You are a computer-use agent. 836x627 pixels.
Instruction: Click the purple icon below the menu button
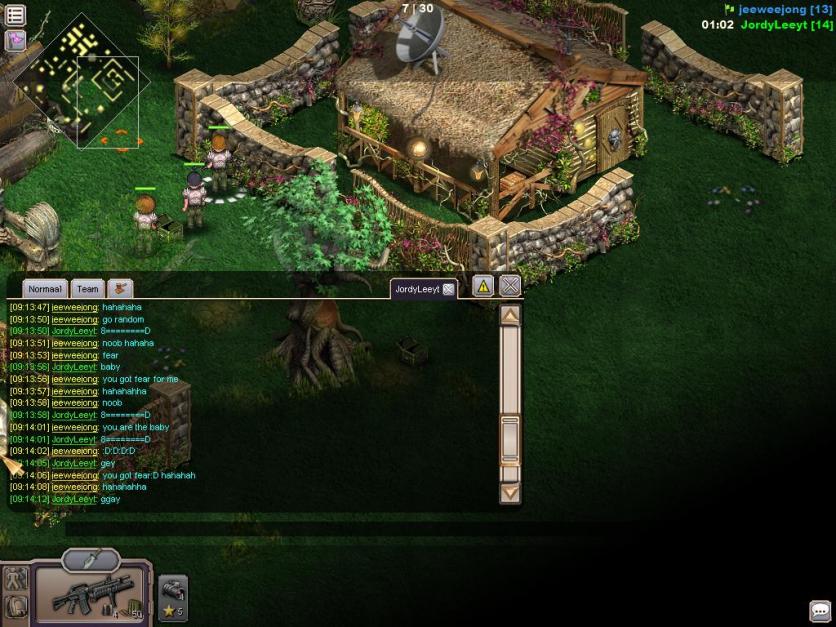coord(15,40)
